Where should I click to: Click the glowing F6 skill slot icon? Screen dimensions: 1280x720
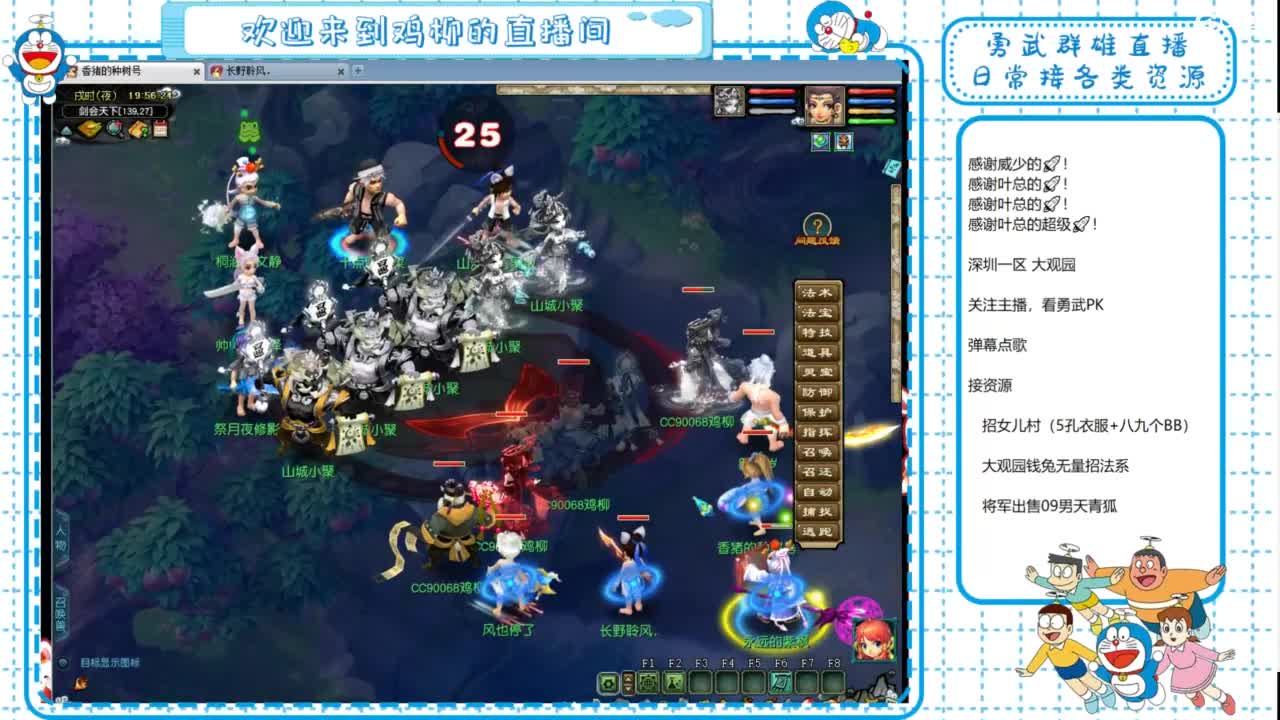(781, 684)
